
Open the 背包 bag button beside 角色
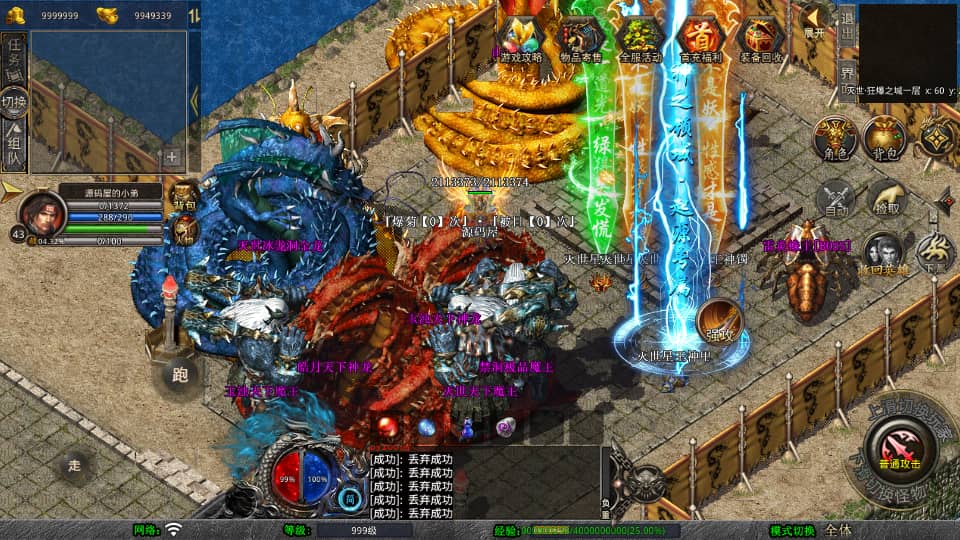[884, 138]
